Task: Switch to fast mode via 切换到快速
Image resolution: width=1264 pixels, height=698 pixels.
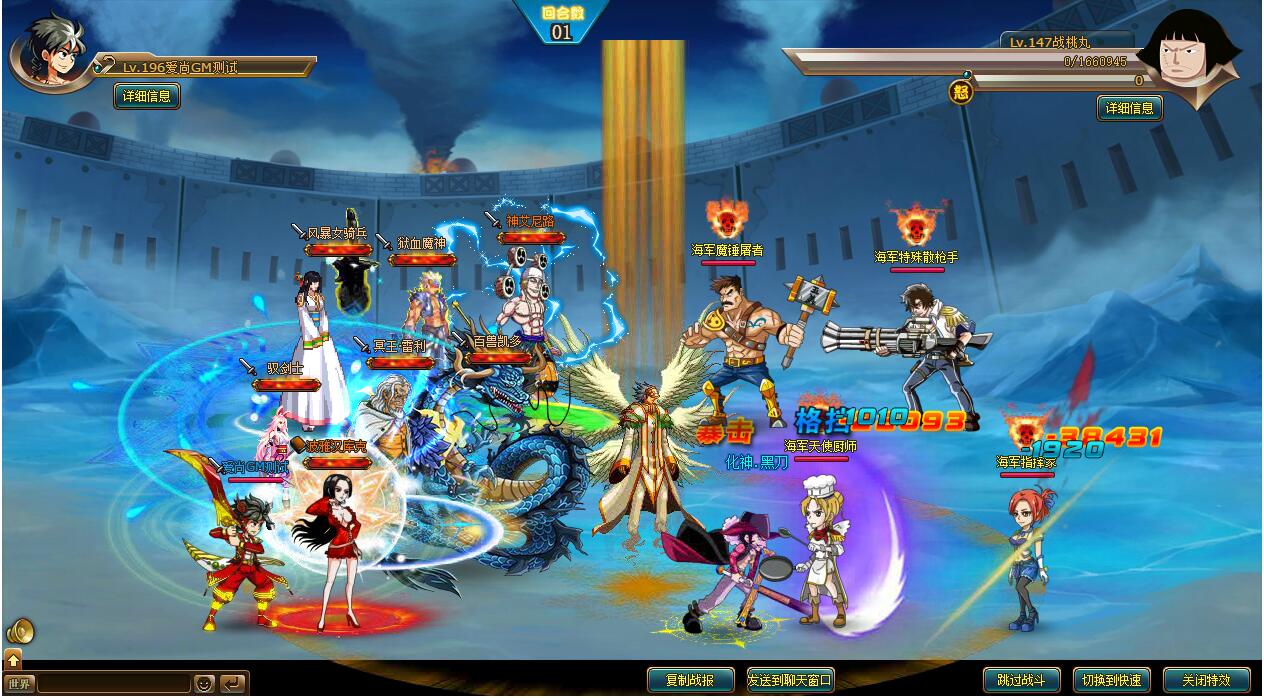Action: pos(1110,680)
